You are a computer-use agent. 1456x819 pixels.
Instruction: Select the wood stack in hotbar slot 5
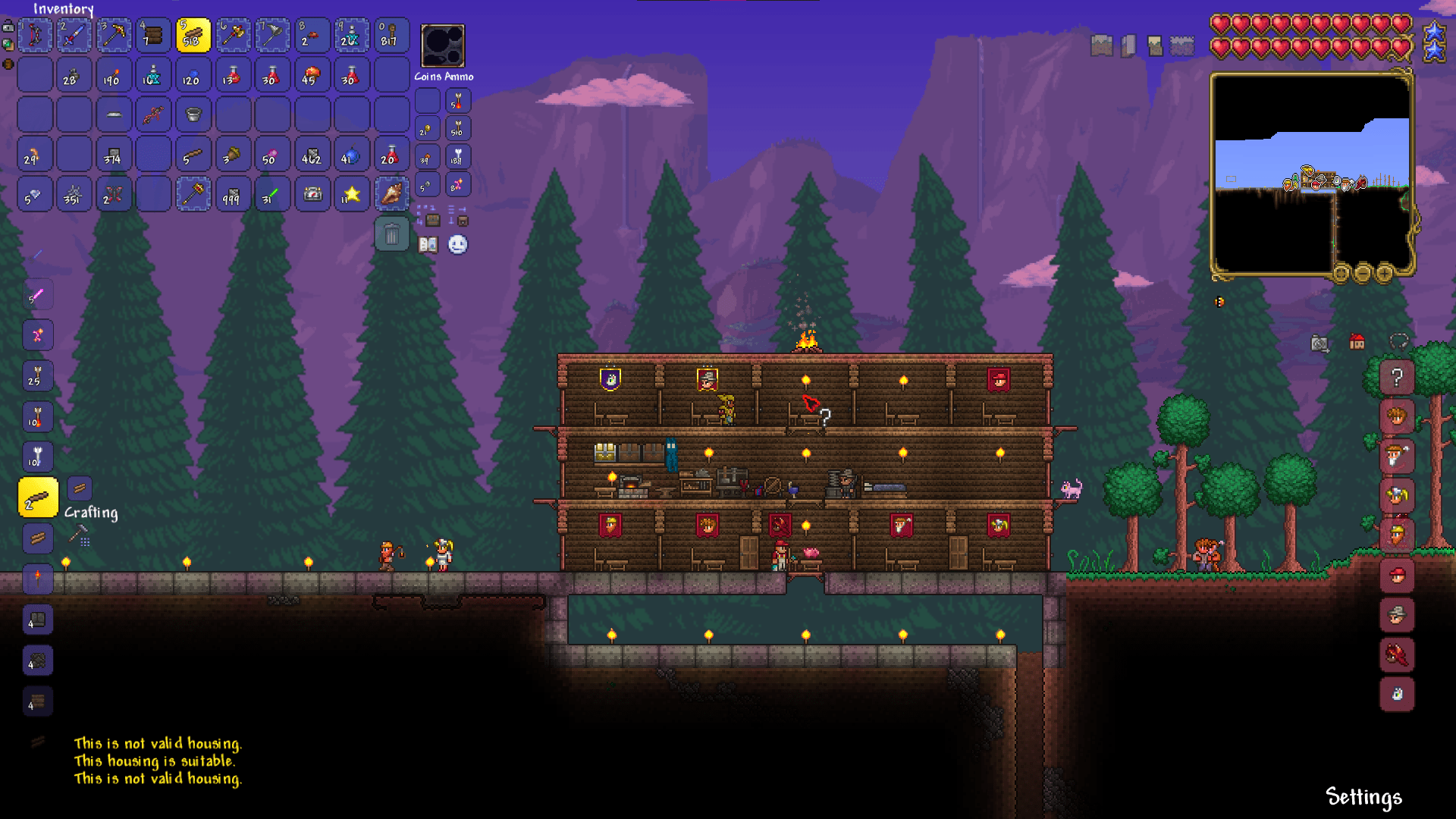point(193,35)
